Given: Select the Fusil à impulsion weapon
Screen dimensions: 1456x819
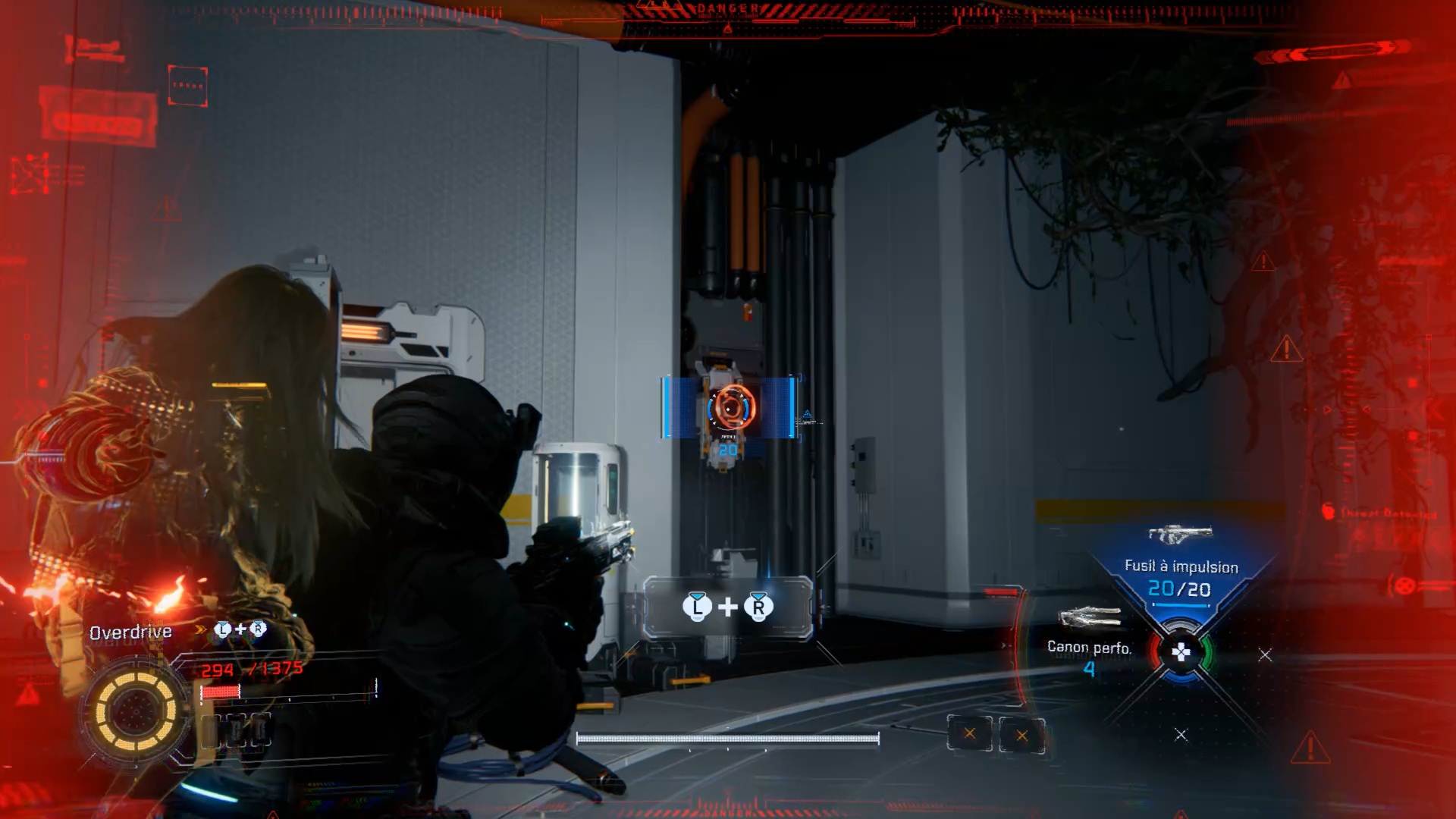Looking at the screenshot, I should coord(1181,567).
